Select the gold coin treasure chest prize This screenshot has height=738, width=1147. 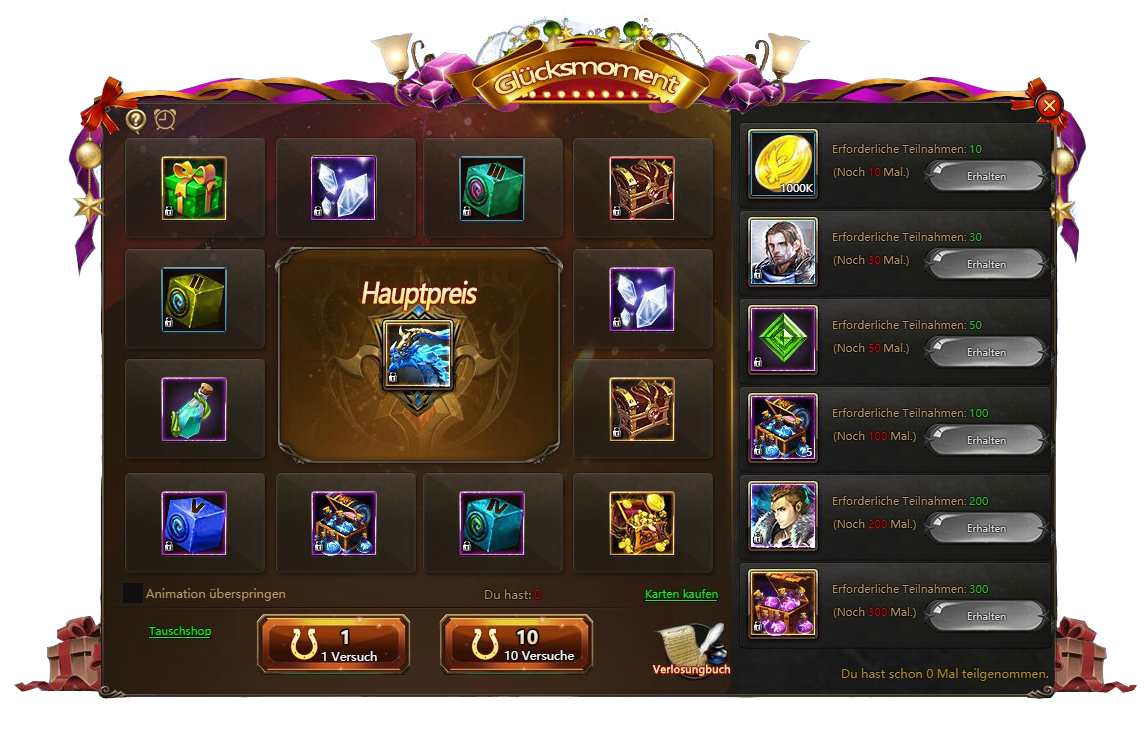coord(642,523)
